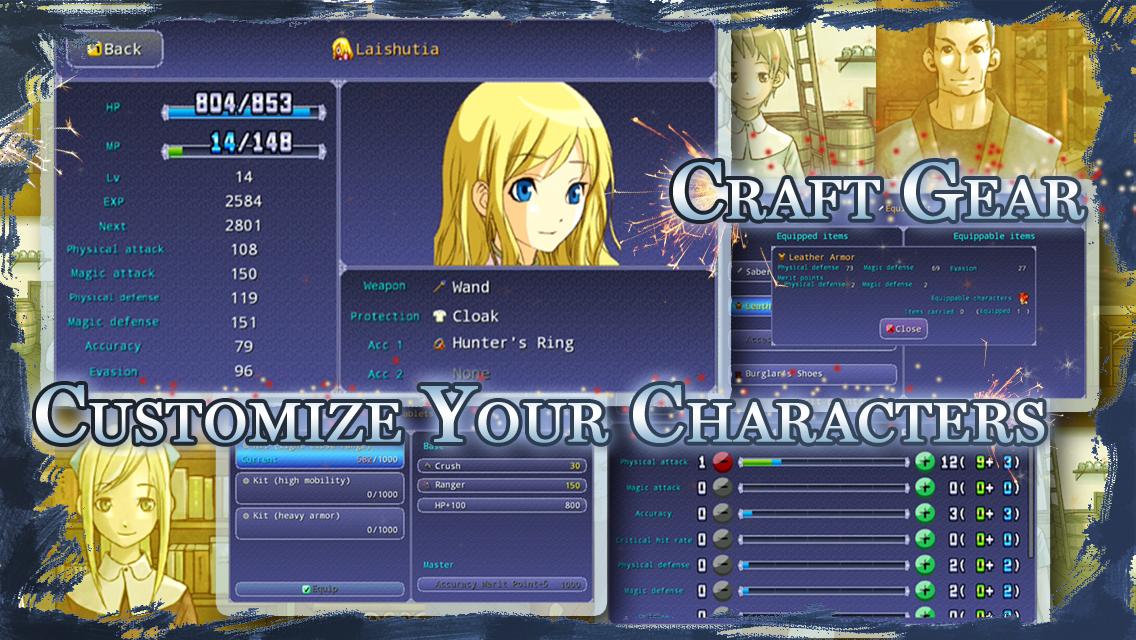This screenshot has width=1136, height=640.
Task: Choose the Cloak protection slot
Action: click(474, 316)
